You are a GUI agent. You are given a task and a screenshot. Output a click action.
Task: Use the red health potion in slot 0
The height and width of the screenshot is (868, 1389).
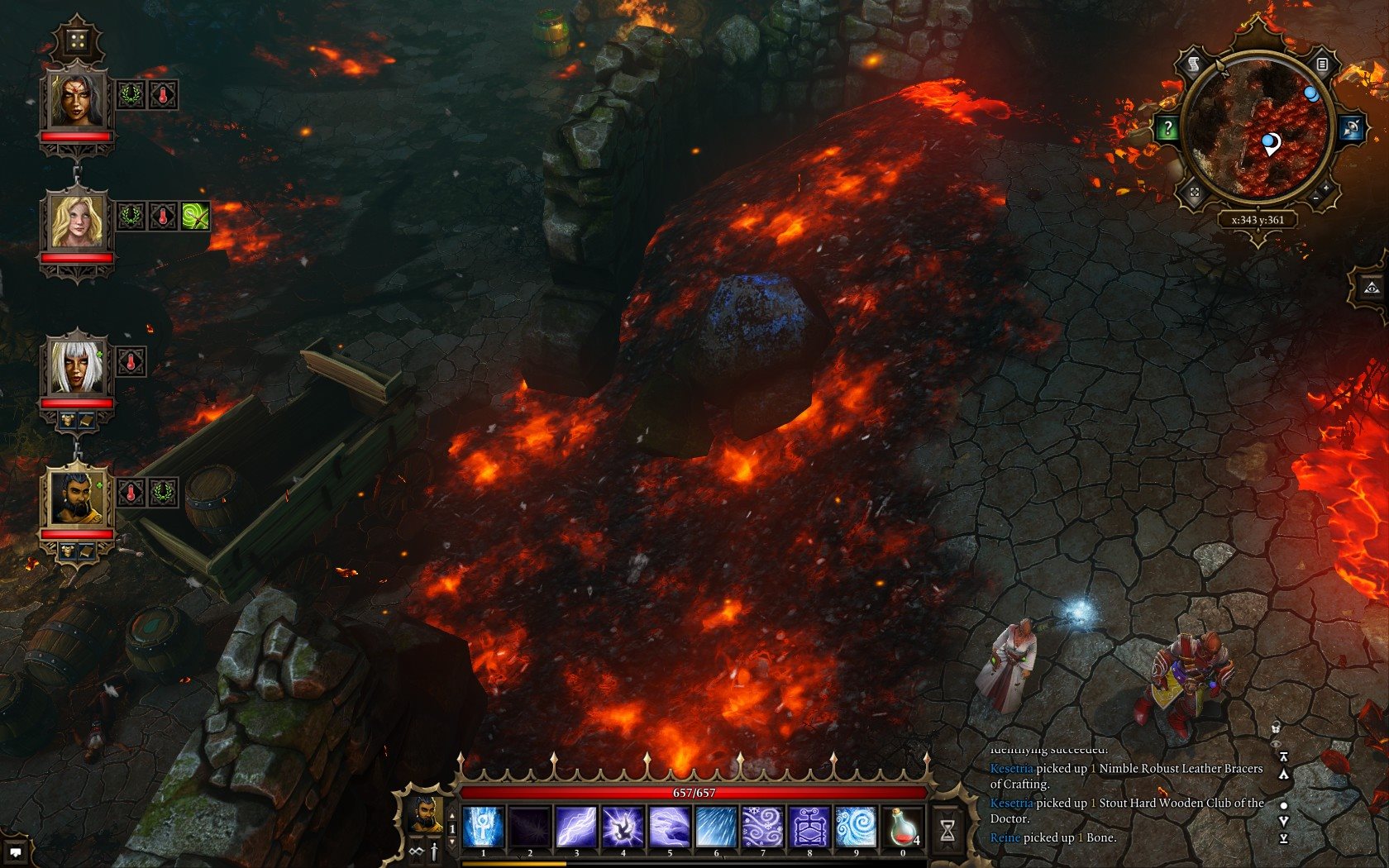click(903, 827)
